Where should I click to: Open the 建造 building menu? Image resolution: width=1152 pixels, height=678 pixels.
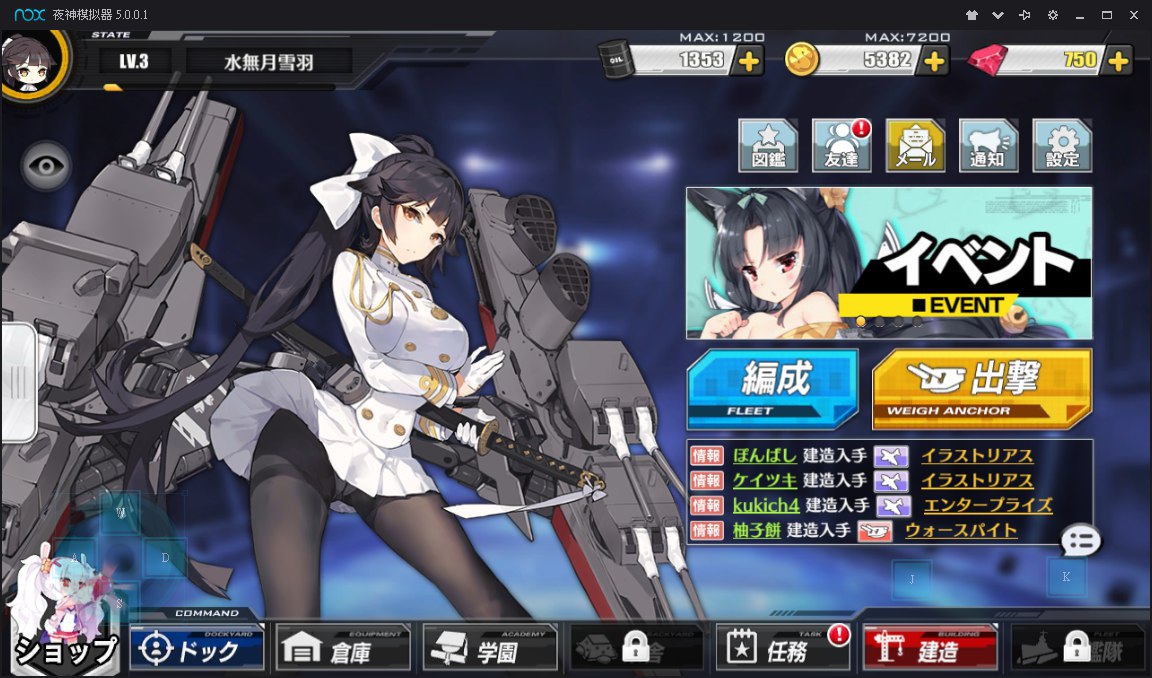click(x=929, y=650)
